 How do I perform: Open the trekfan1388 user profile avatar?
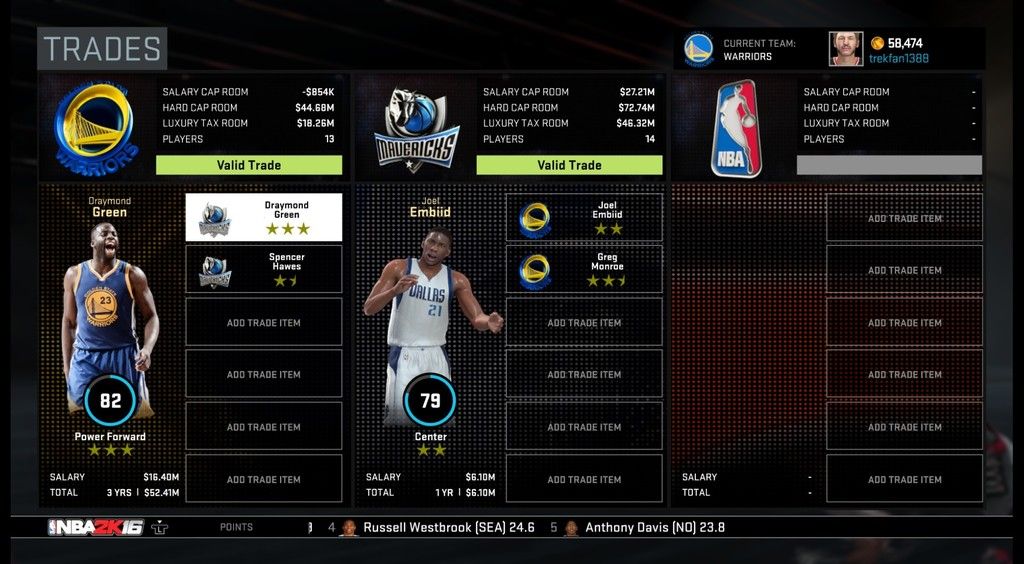click(x=845, y=49)
